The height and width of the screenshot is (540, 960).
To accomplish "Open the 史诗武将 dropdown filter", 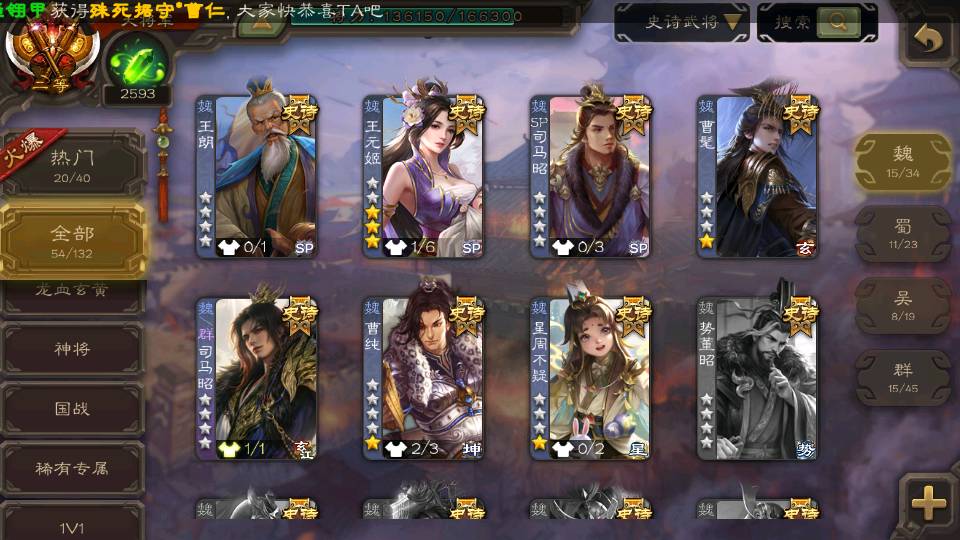I will pos(682,22).
